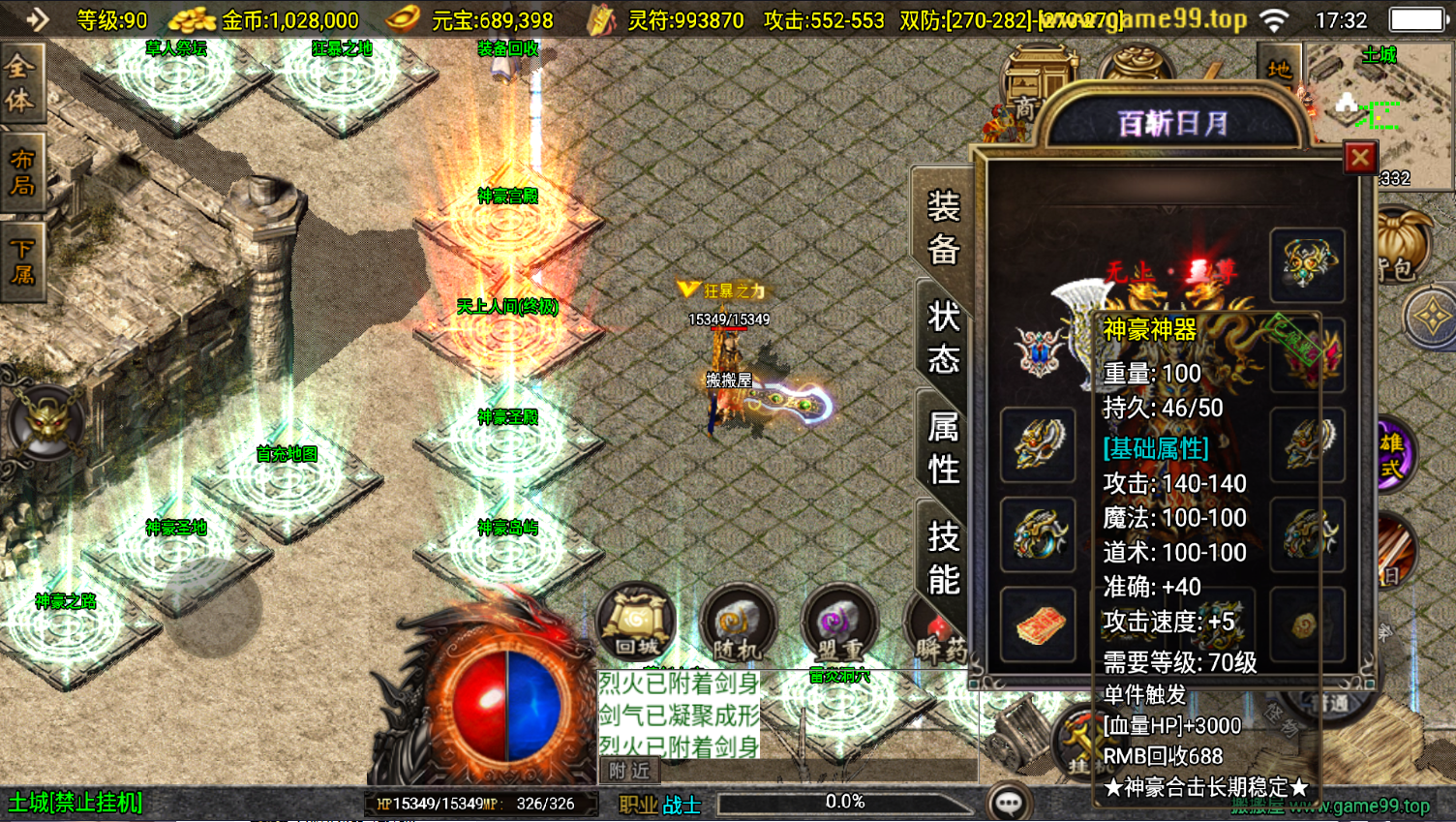
Task: Choose the 下属 subordinates button
Action: tap(20, 260)
